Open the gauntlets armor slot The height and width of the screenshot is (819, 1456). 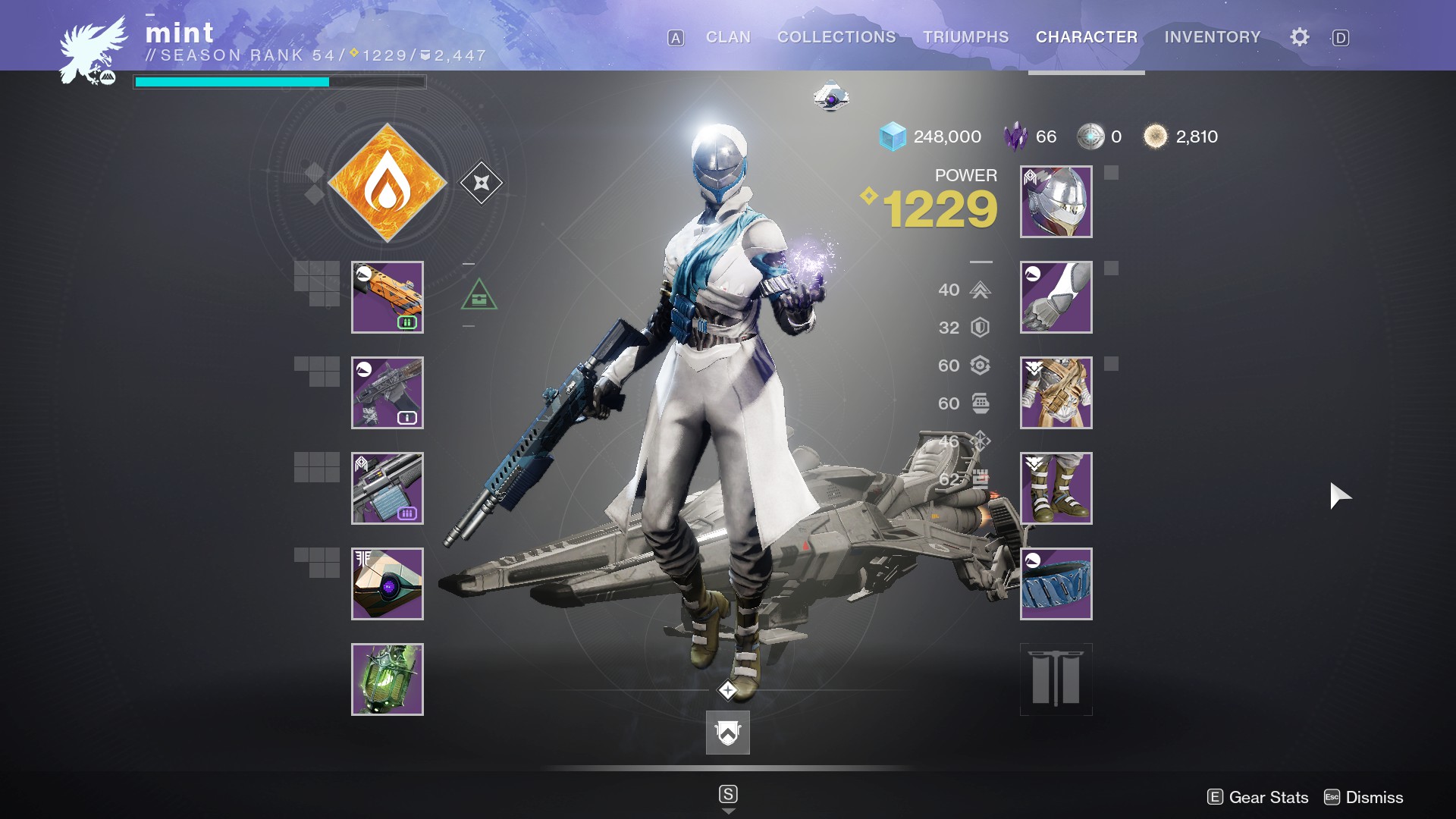tap(1056, 297)
